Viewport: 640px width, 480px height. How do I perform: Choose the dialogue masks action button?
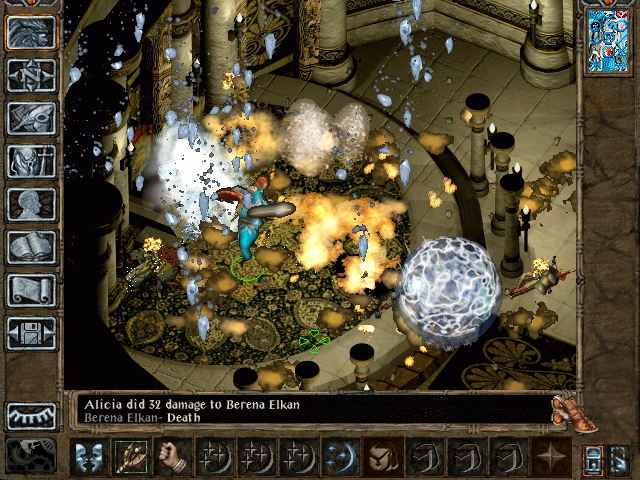[88, 457]
